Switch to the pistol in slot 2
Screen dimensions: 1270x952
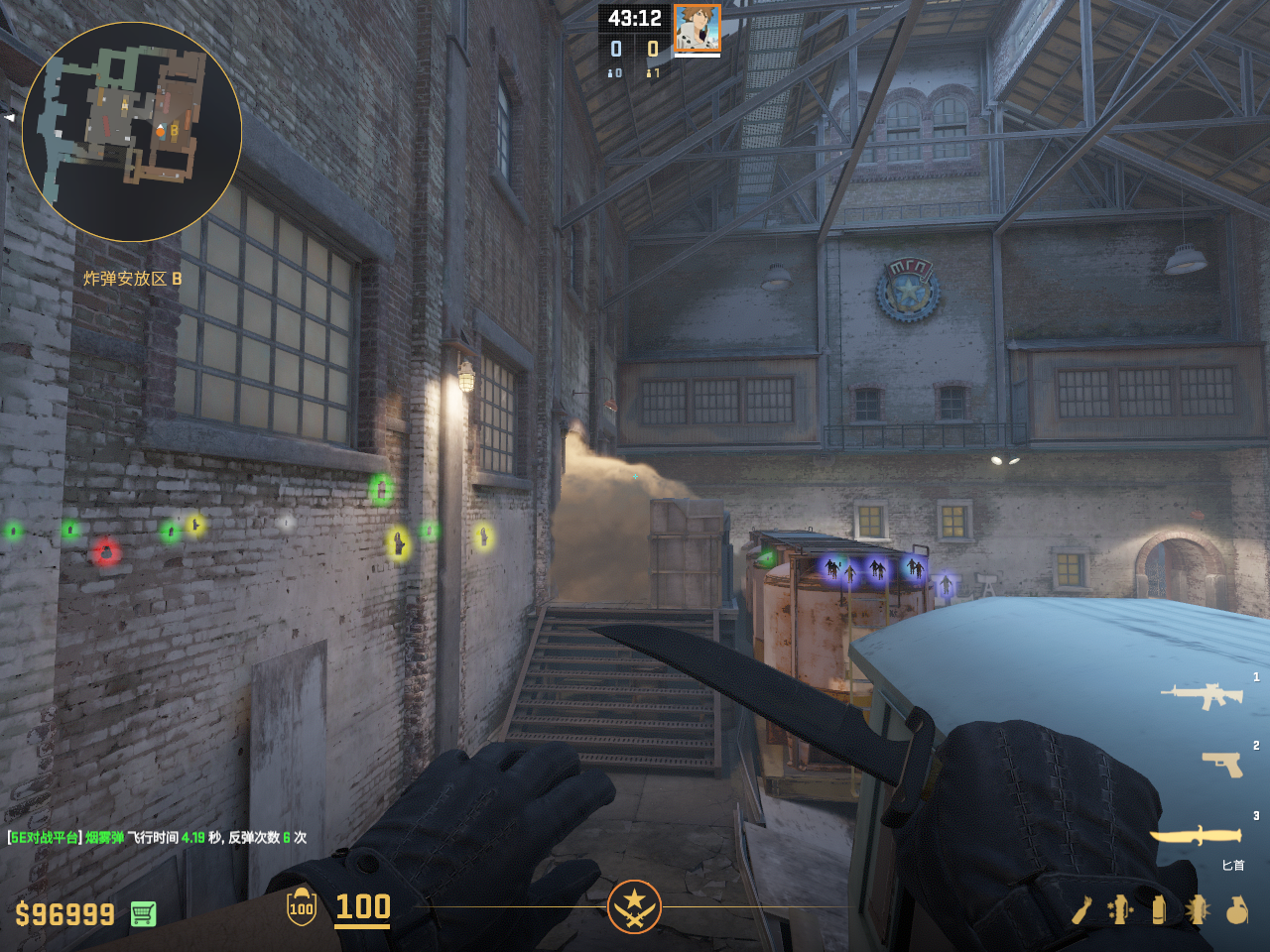1222,764
